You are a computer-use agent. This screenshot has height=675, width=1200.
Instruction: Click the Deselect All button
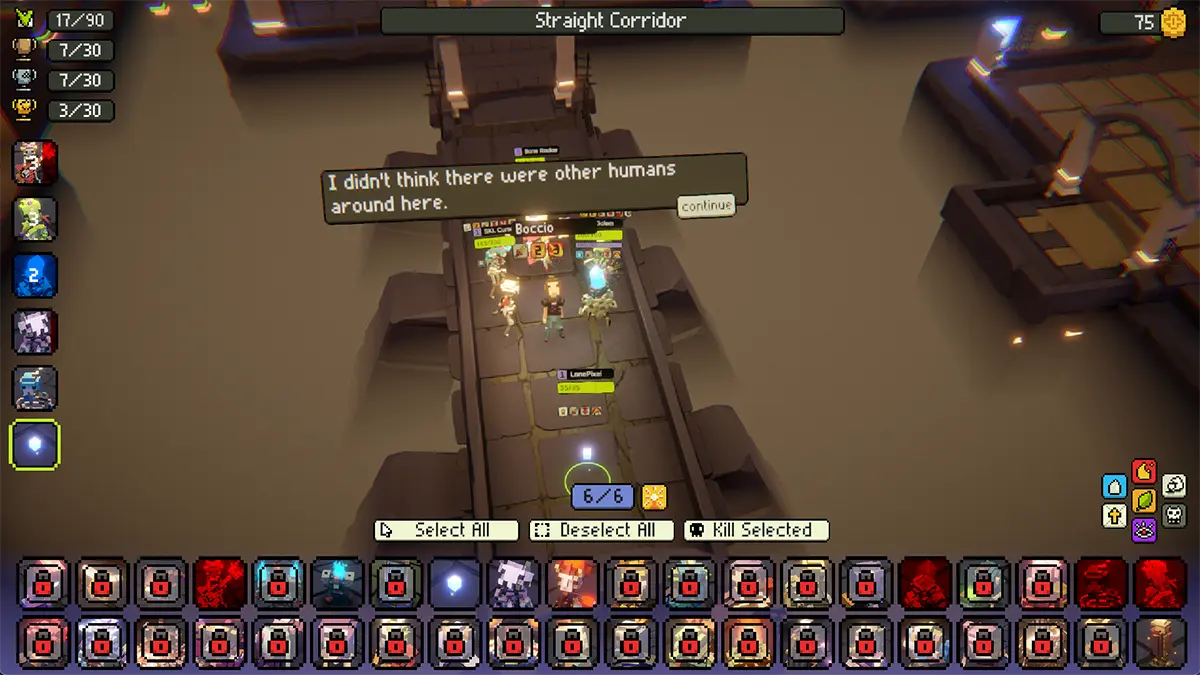tap(606, 530)
